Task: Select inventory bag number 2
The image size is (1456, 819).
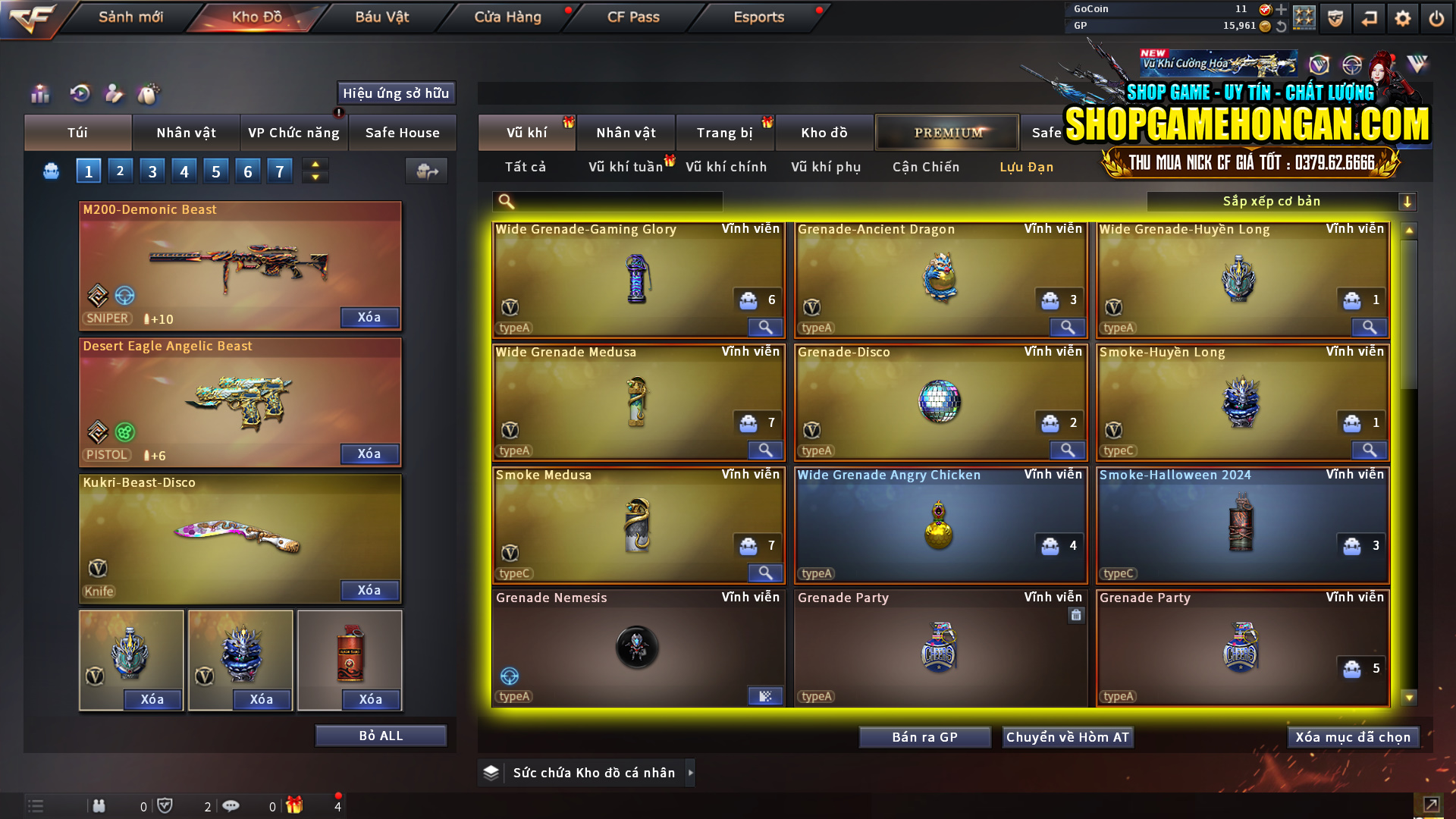Action: pos(120,170)
